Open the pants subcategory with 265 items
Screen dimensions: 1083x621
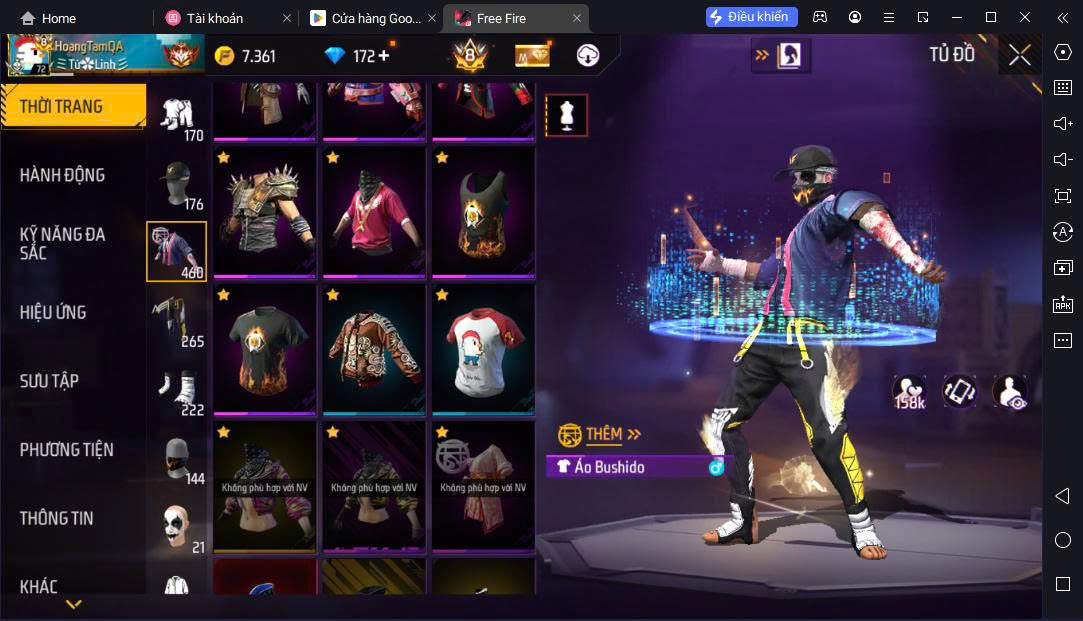(177, 321)
